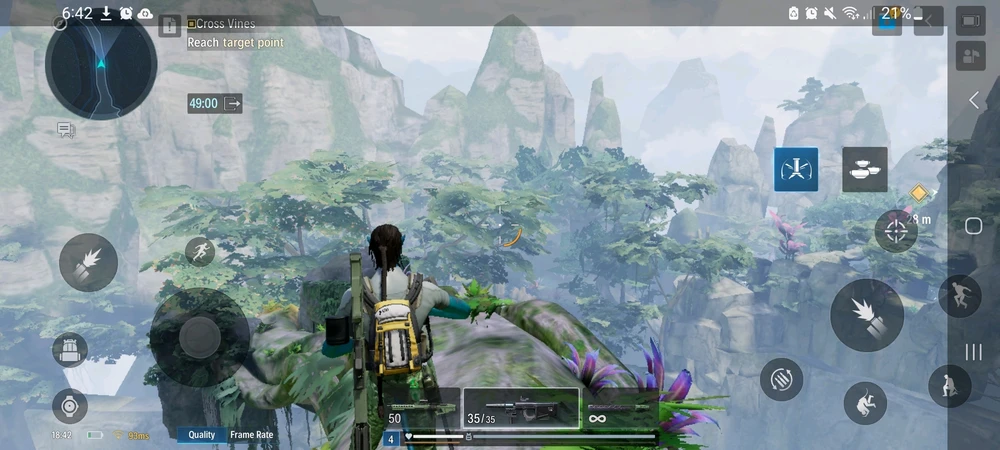Tap the virtual movement joystick
1000x450 pixels.
pos(199,337)
